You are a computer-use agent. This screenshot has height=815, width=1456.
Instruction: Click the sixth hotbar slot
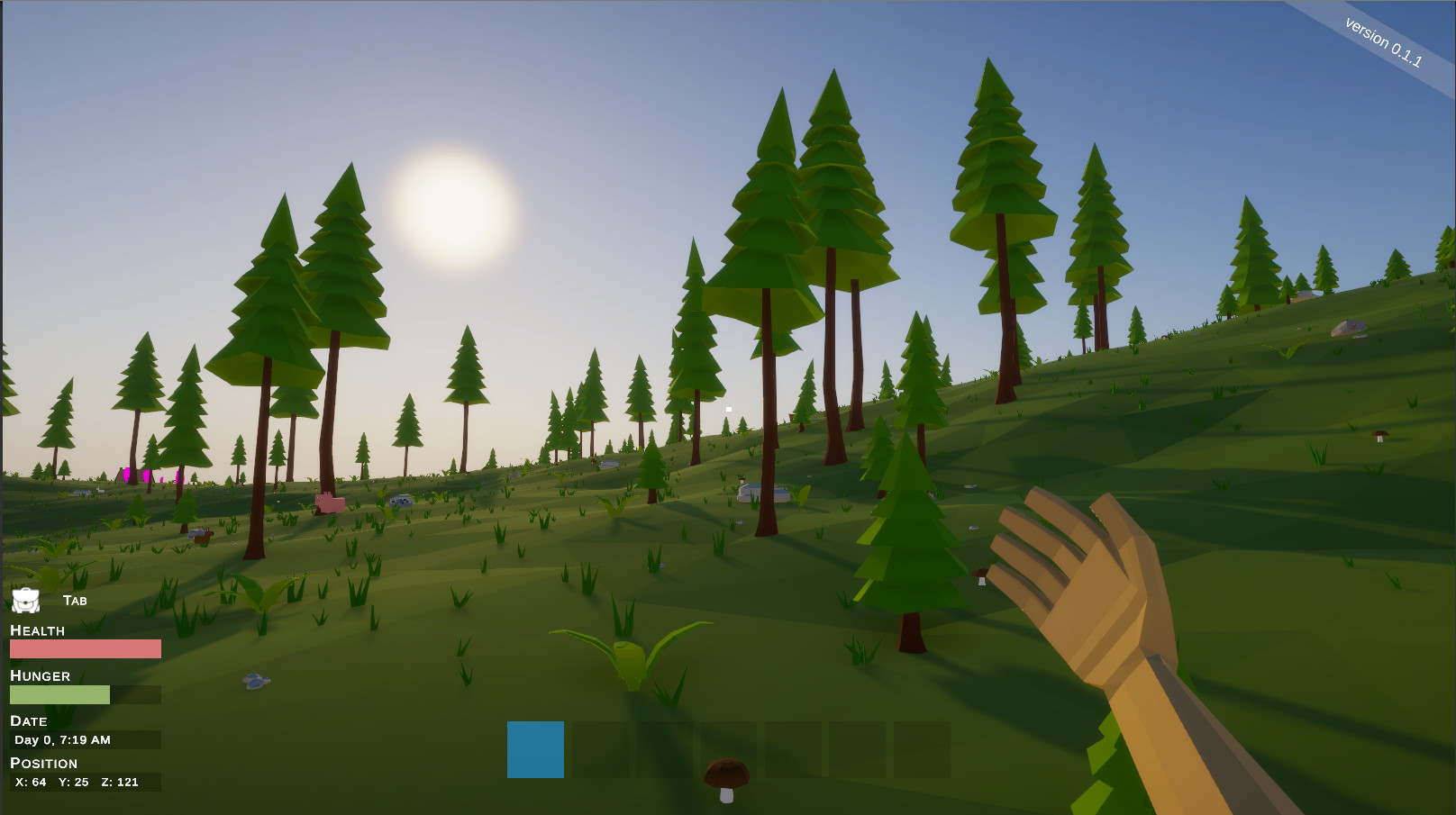[859, 750]
